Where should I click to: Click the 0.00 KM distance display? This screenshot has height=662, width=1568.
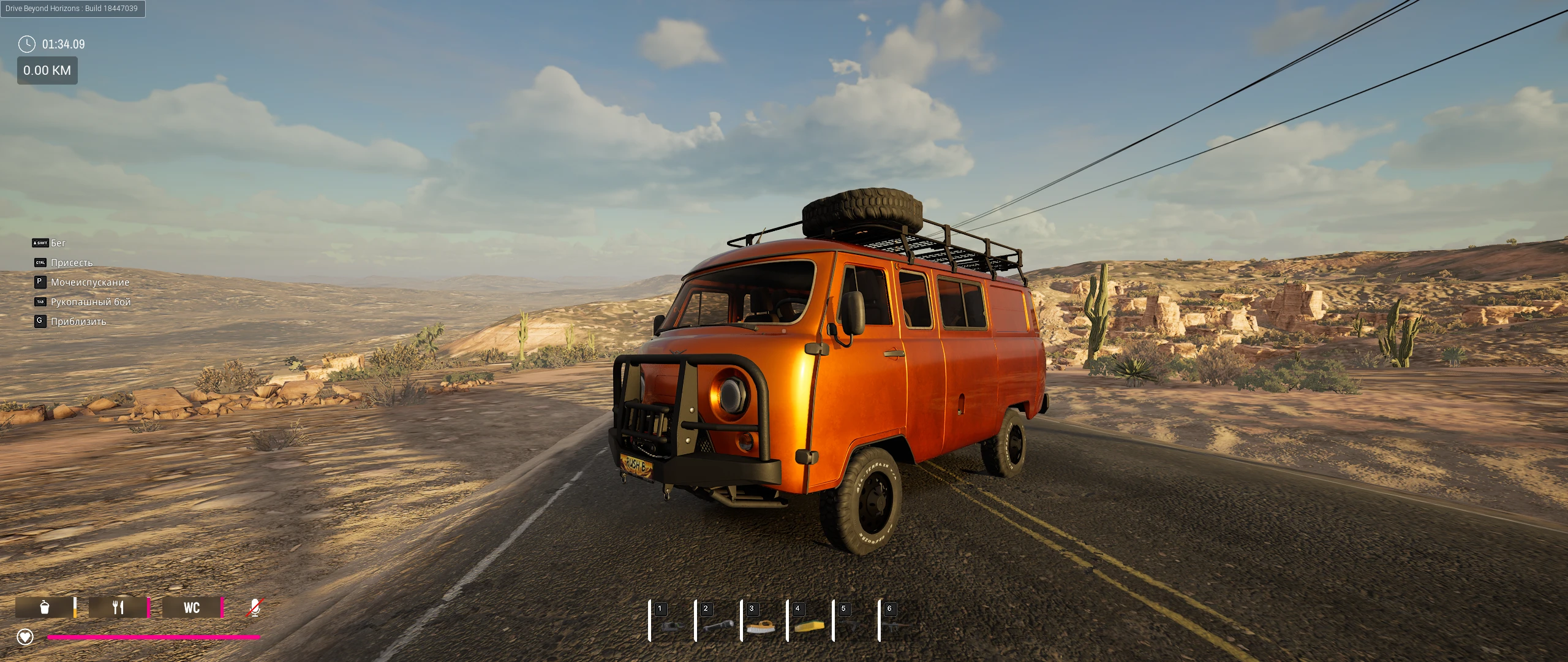47,70
